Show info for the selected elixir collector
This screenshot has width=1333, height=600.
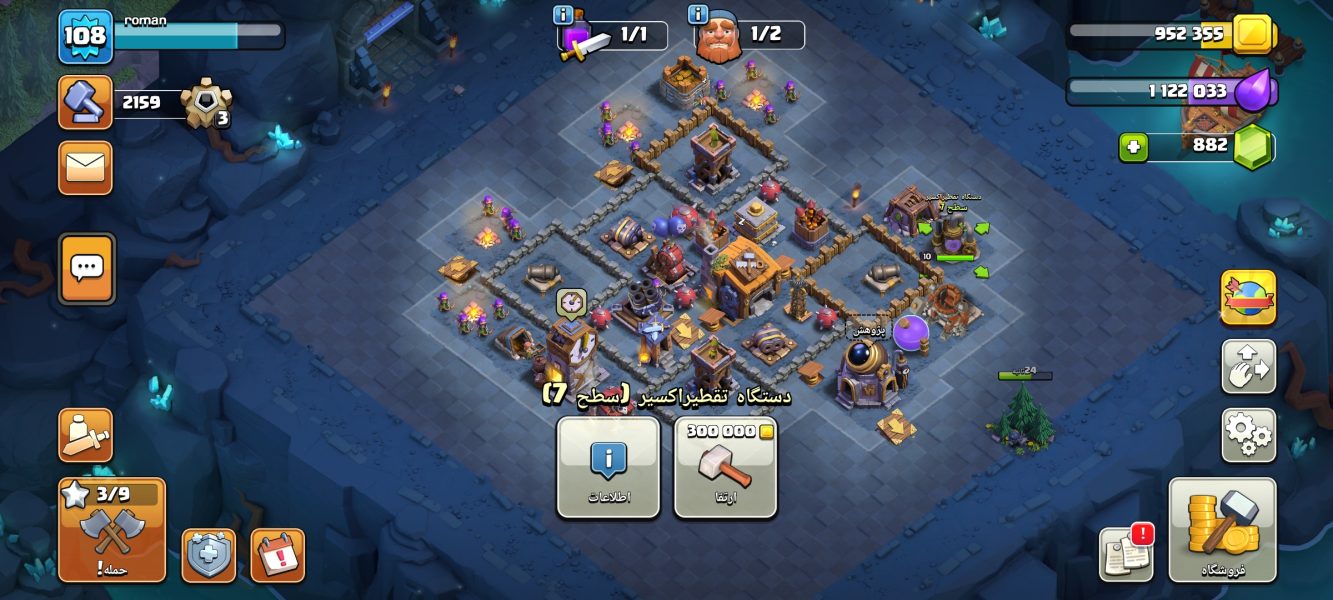[x=608, y=467]
